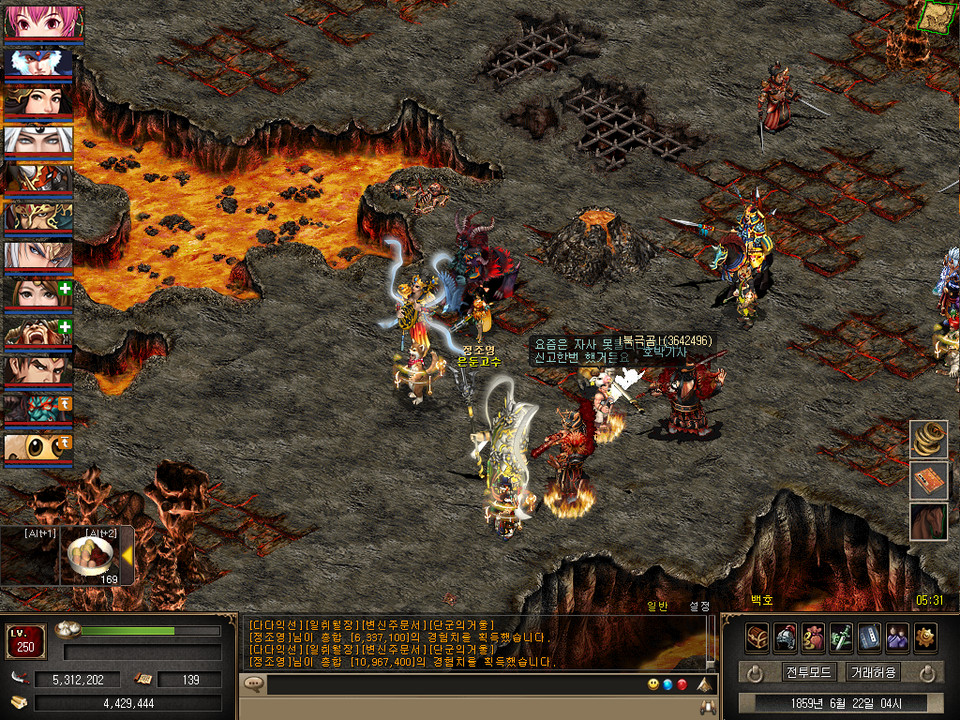Focus the chat input field
This screenshot has width=960, height=720.
pos(450,685)
